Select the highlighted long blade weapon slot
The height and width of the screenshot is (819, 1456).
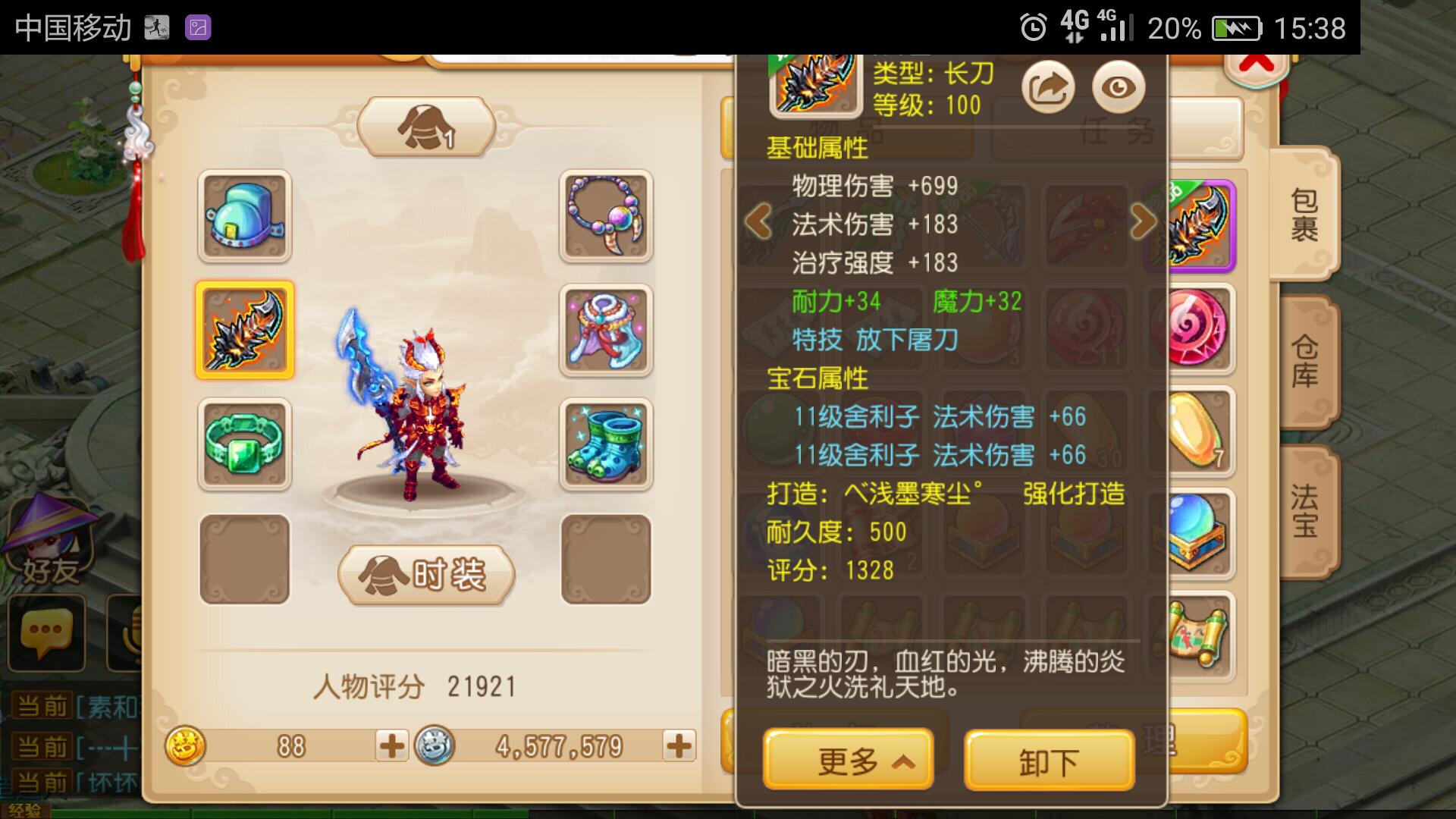[x=244, y=330]
